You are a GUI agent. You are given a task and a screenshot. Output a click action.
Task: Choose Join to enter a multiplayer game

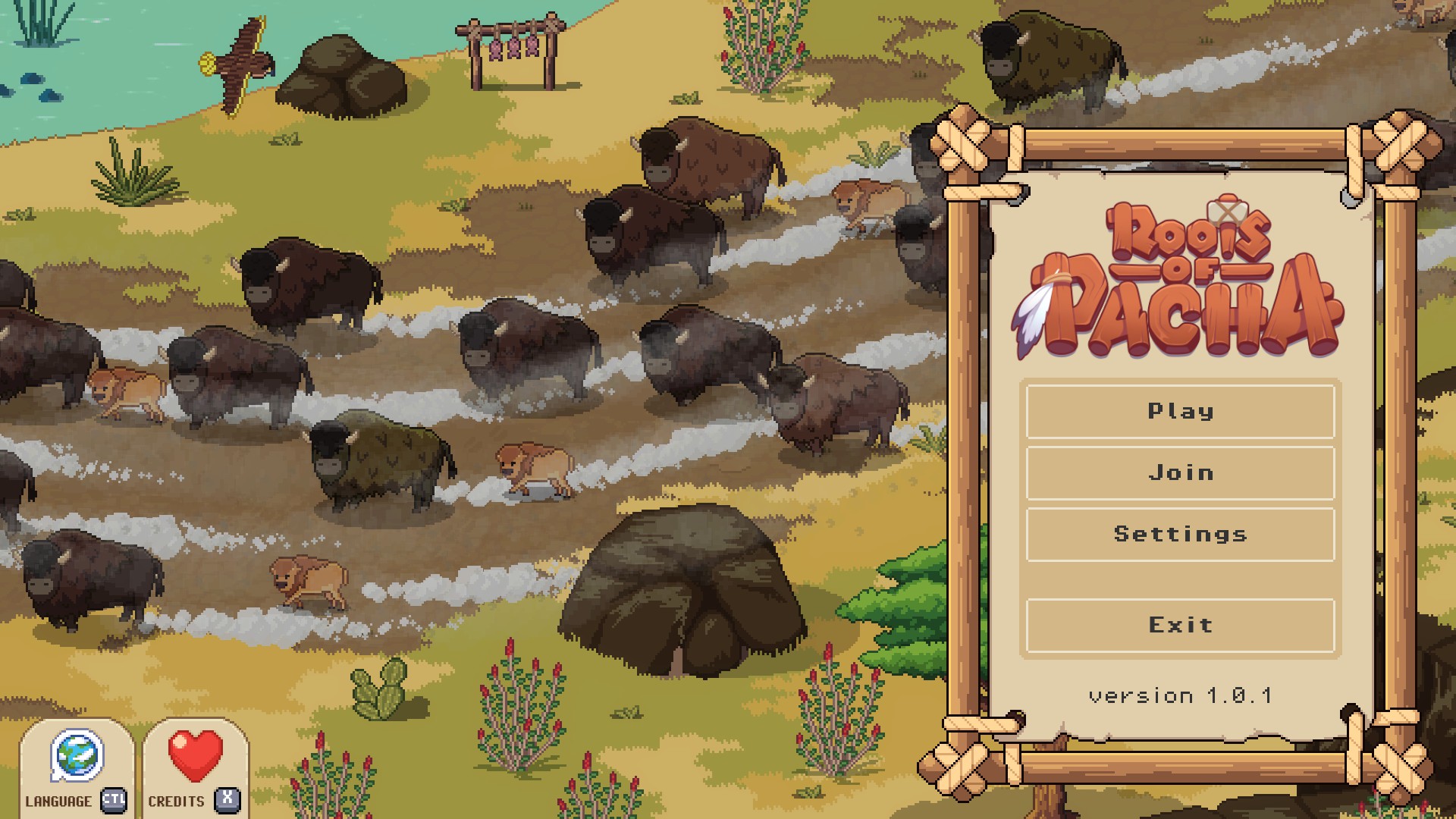tap(1180, 473)
